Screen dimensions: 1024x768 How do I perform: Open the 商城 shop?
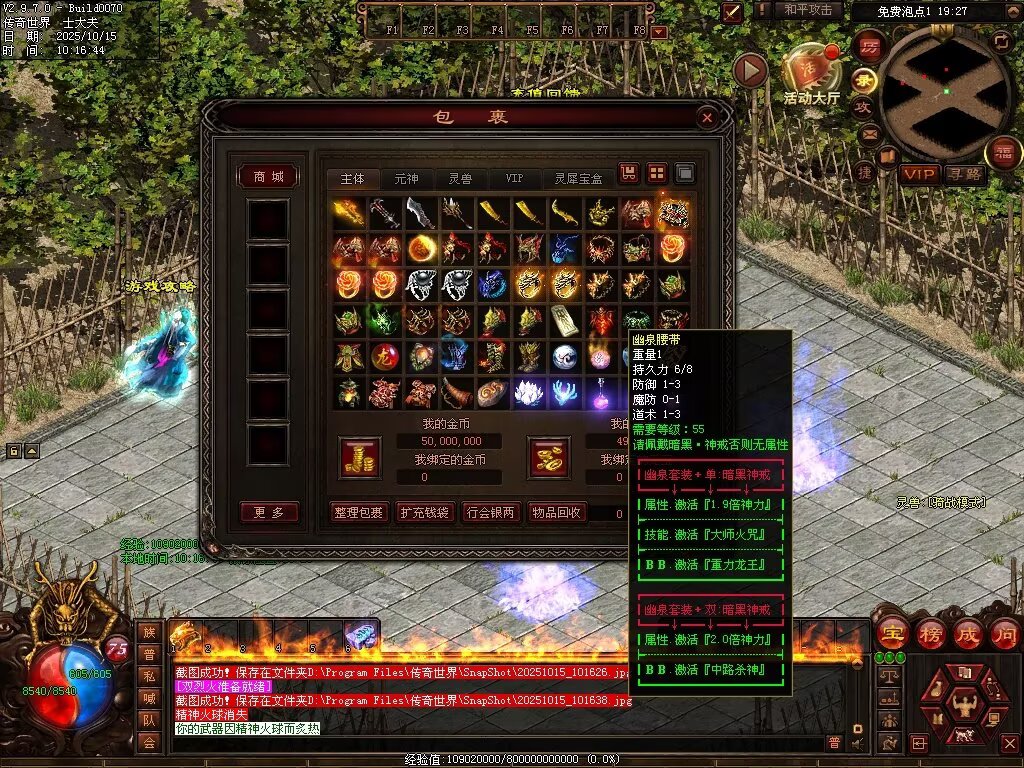point(268,177)
